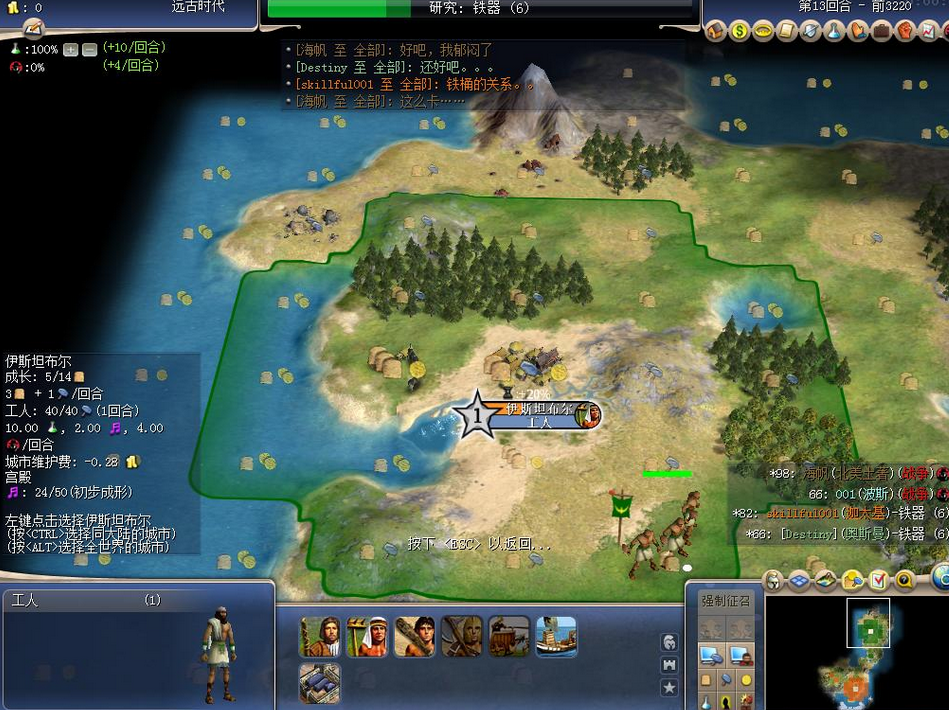The width and height of the screenshot is (949, 710).
Task: Click the research bar showing 铁器
Action: click(x=480, y=8)
